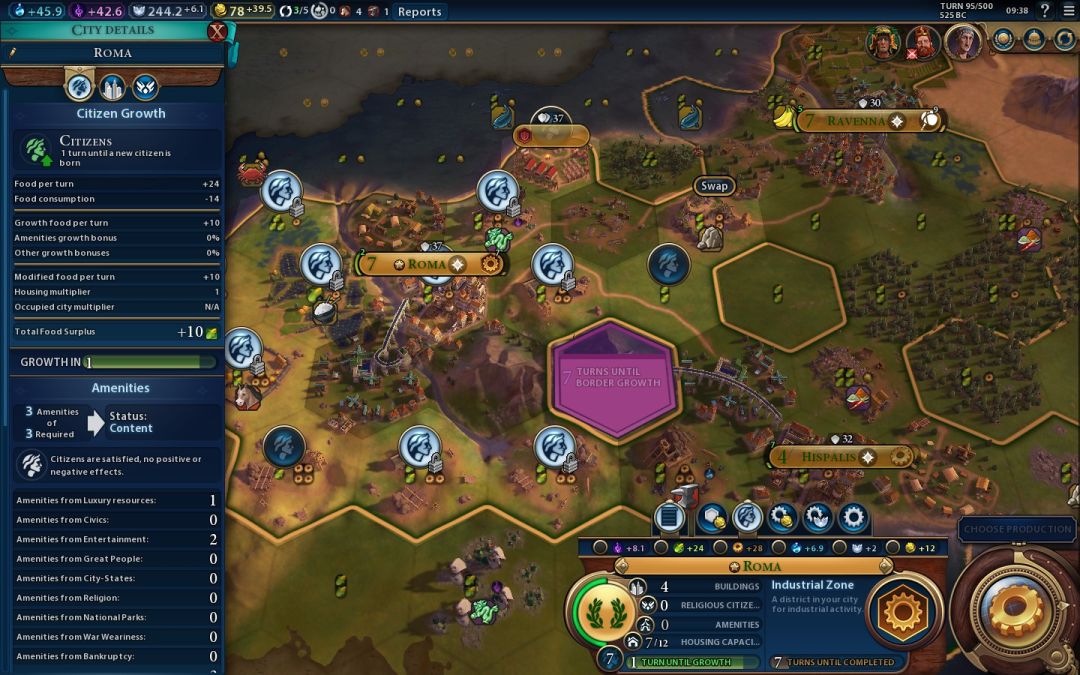Open the purchase tile hexagon-and-coin icon
Image resolution: width=1080 pixels, height=675 pixels.
712,517
